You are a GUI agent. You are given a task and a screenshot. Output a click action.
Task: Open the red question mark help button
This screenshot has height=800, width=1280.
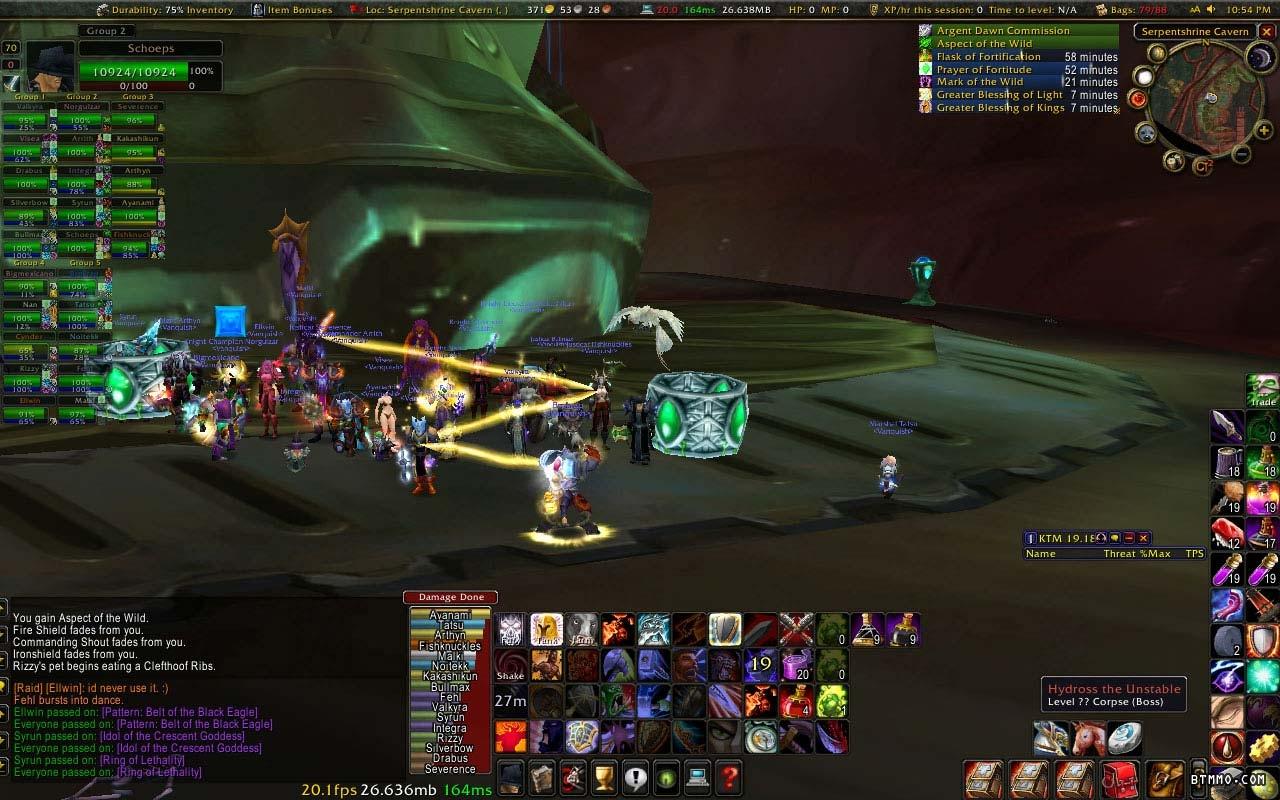729,776
